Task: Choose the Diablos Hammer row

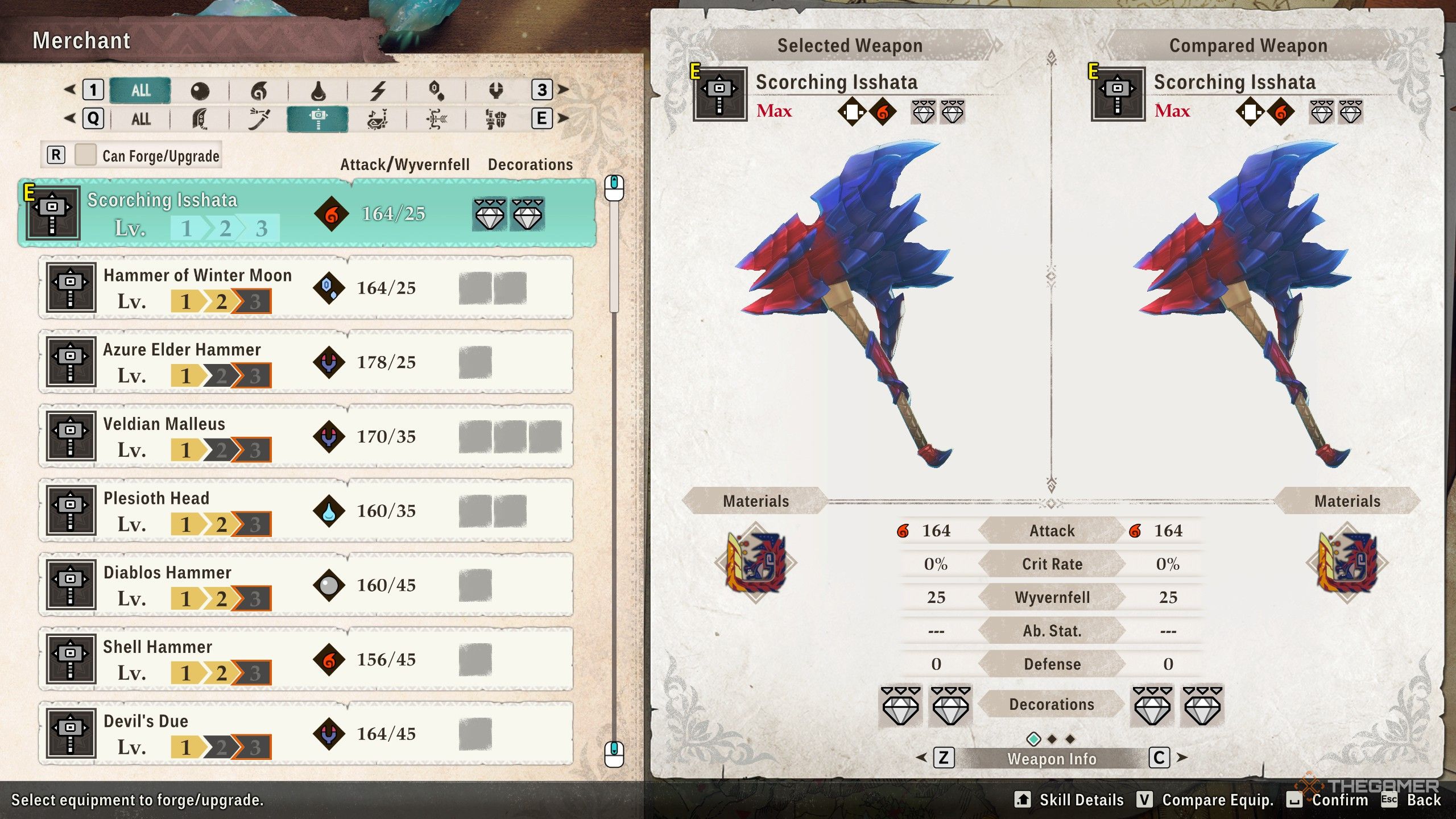Action: [305, 585]
